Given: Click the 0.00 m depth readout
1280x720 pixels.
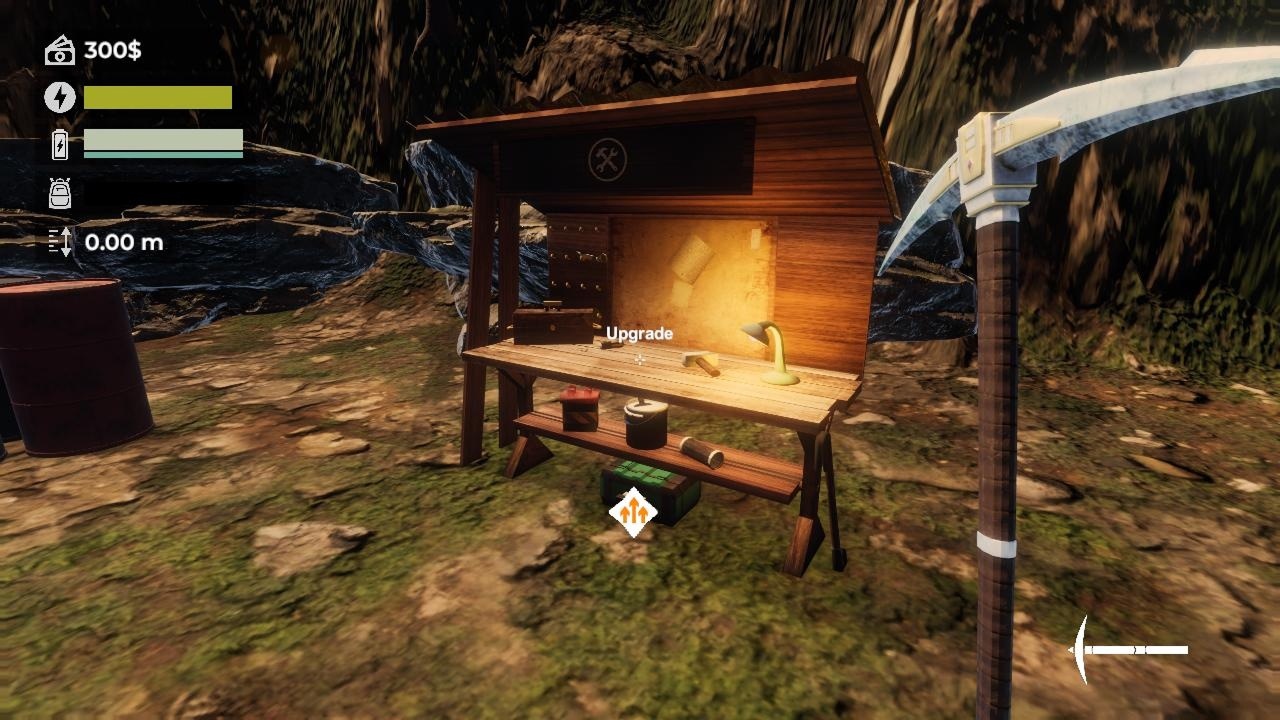Looking at the screenshot, I should (x=123, y=241).
